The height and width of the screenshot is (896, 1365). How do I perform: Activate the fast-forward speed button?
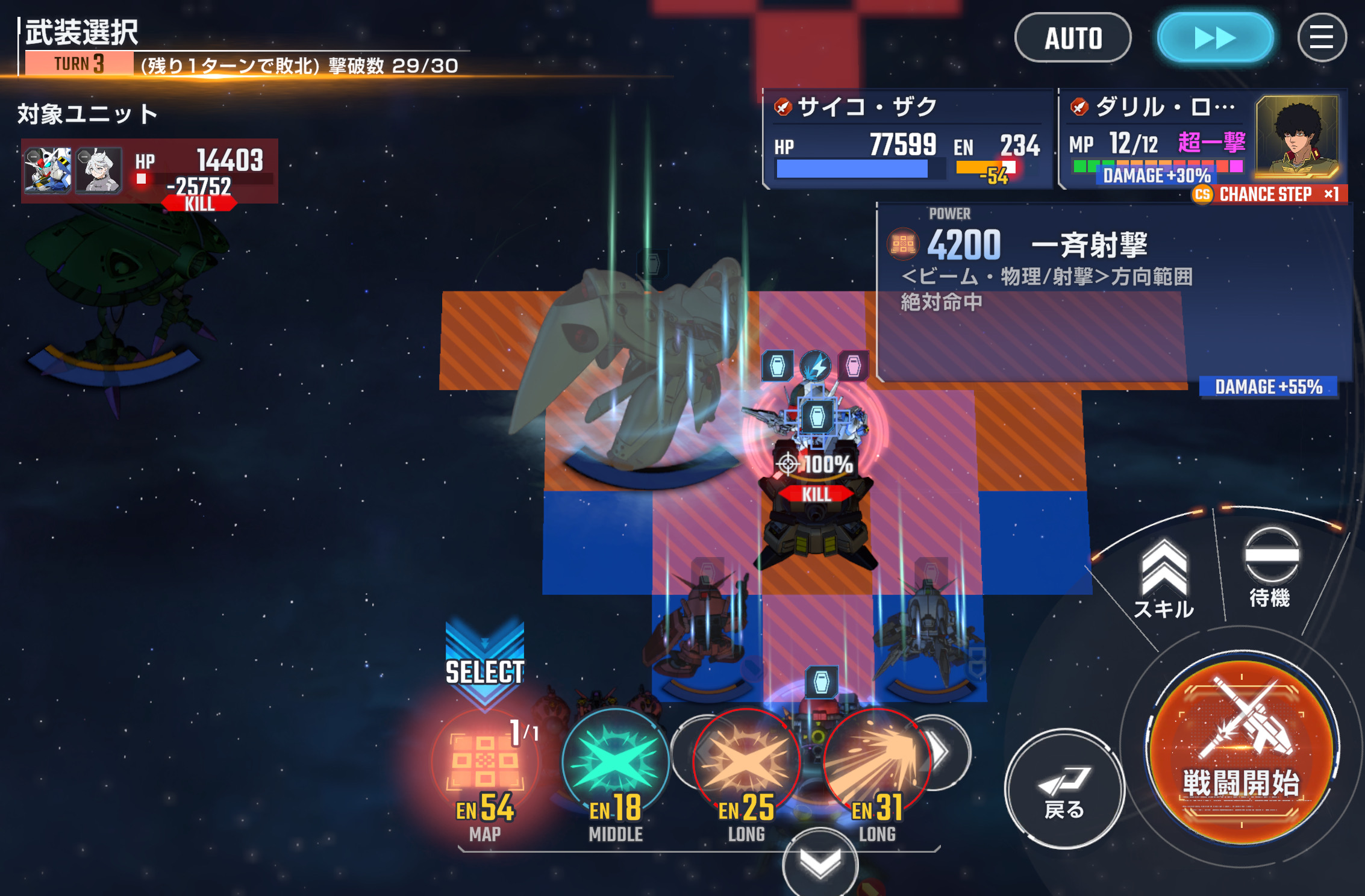(x=1215, y=38)
